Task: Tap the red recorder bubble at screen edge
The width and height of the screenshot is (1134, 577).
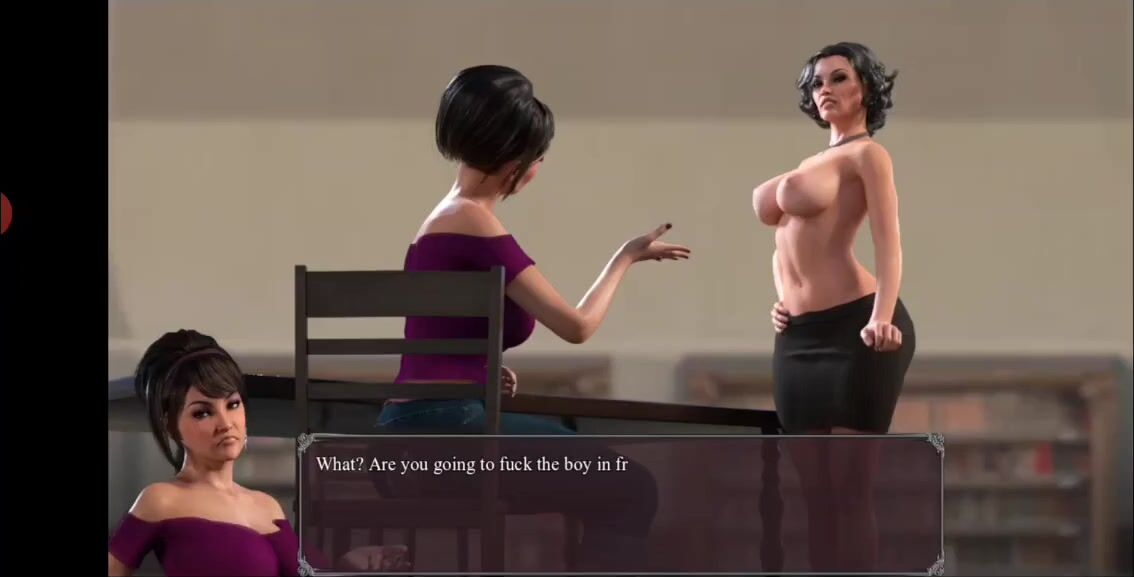Action: [4, 214]
